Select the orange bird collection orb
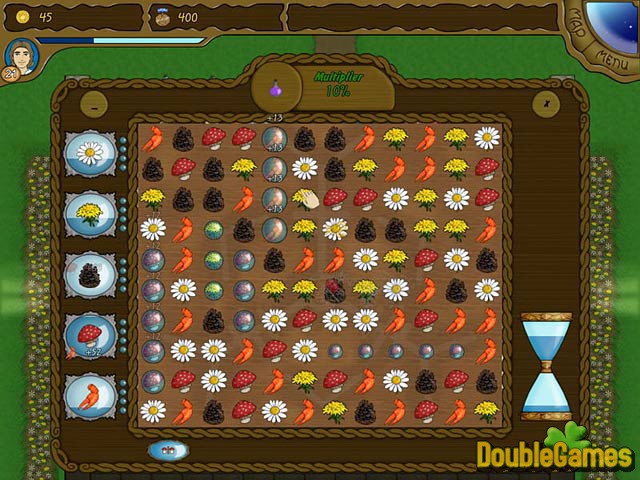Screen dimensions: 640x480 point(91,394)
